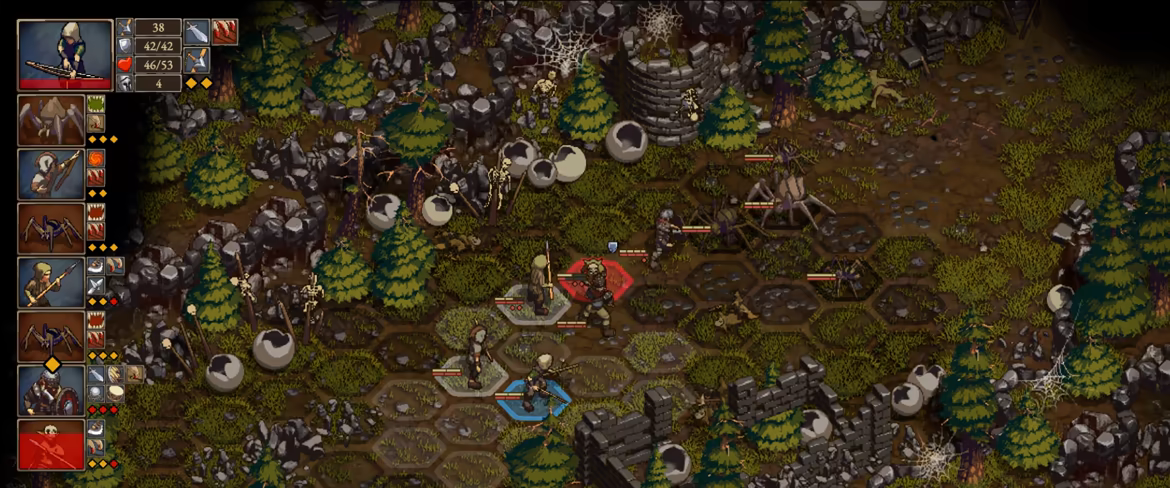Click the spearman portrait in turn order
Image resolution: width=1170 pixels, height=488 pixels.
coord(50,283)
